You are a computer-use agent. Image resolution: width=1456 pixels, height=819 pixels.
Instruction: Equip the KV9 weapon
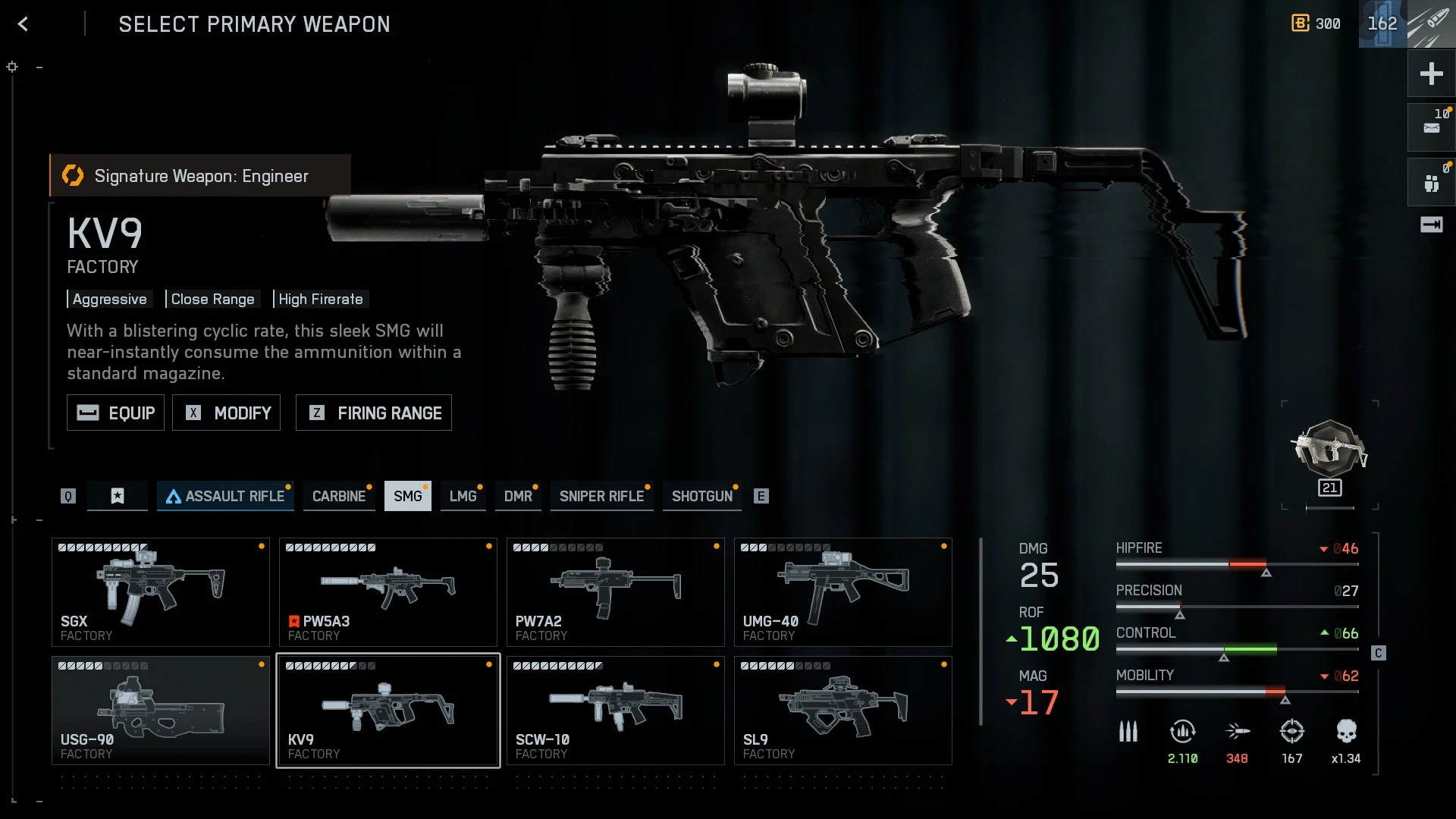[115, 413]
